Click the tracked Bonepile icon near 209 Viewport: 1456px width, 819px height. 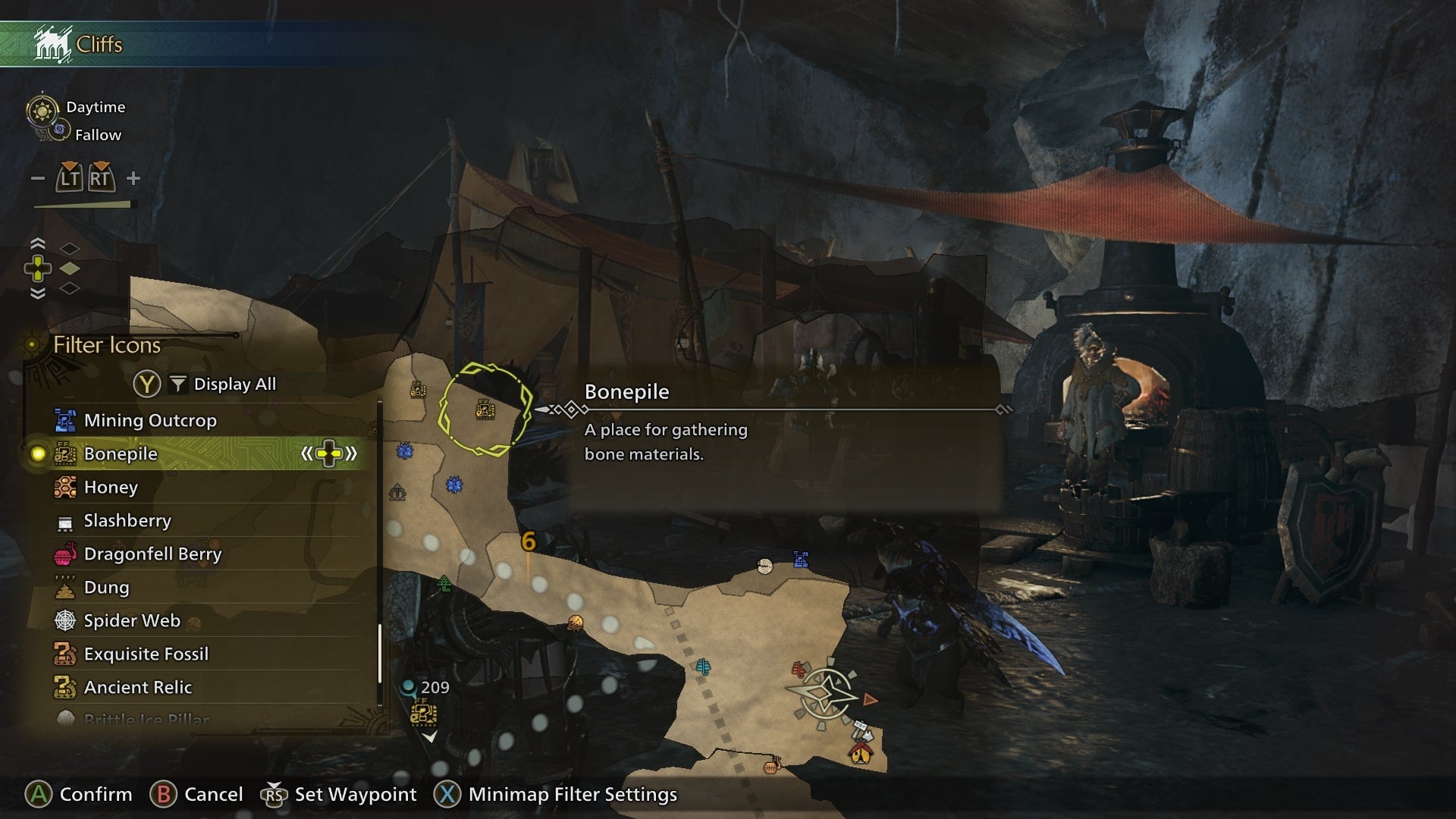pos(423,714)
